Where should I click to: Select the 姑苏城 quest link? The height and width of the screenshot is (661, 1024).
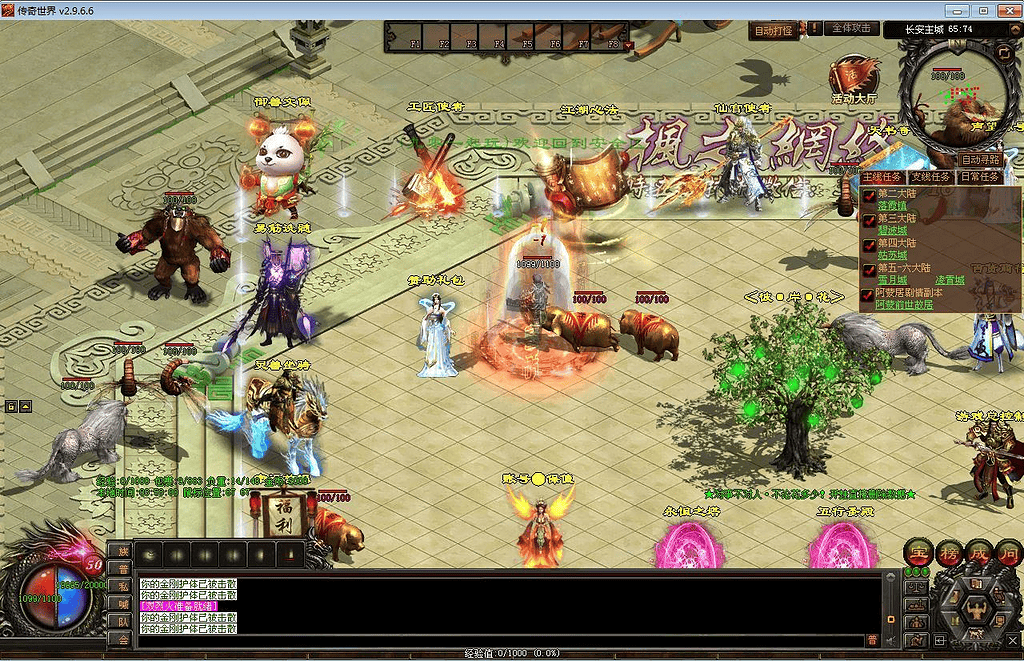pyautogui.click(x=891, y=255)
